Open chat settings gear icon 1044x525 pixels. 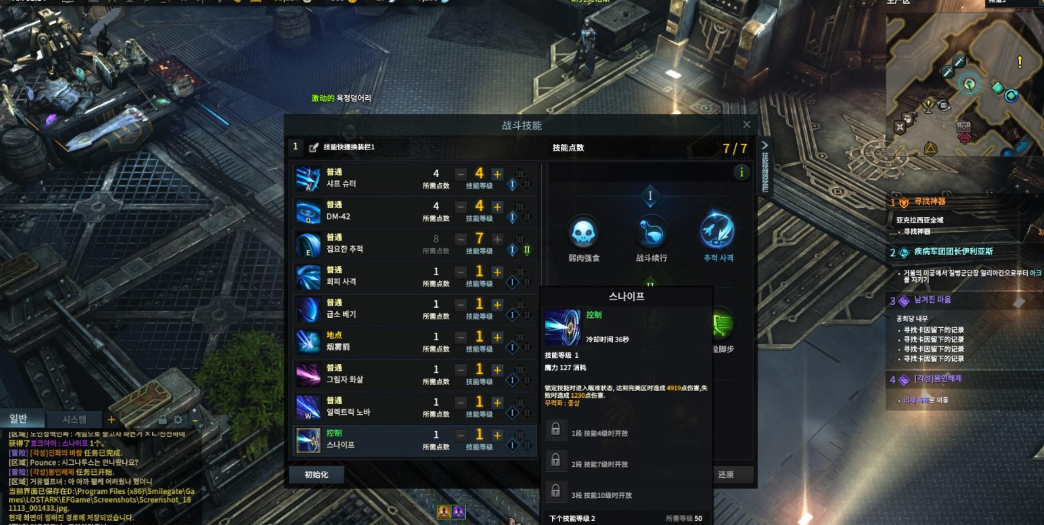(177, 419)
